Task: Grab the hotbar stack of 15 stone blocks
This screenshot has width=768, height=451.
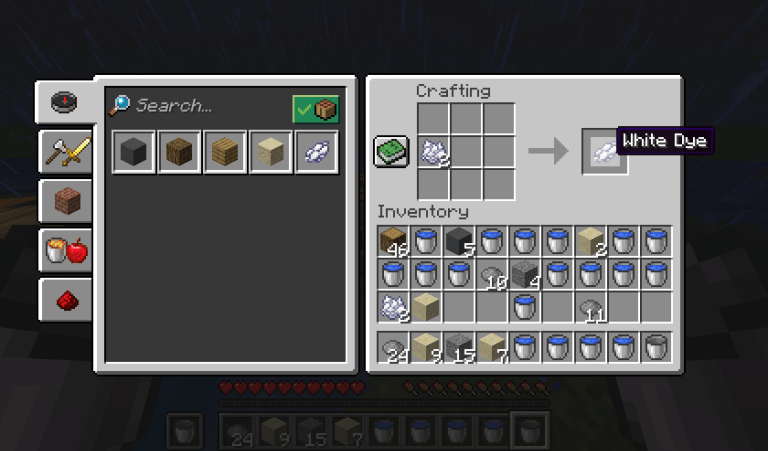Action: point(459,347)
